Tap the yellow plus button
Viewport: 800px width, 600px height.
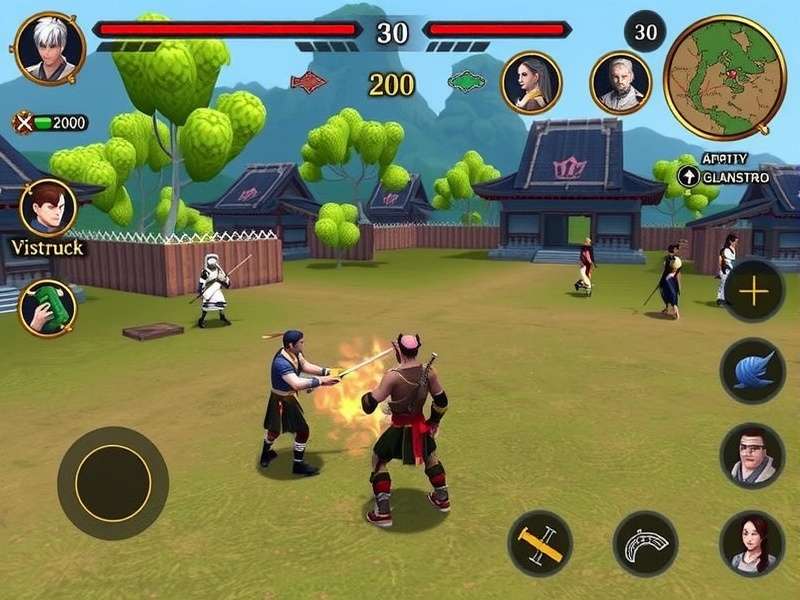(753, 291)
